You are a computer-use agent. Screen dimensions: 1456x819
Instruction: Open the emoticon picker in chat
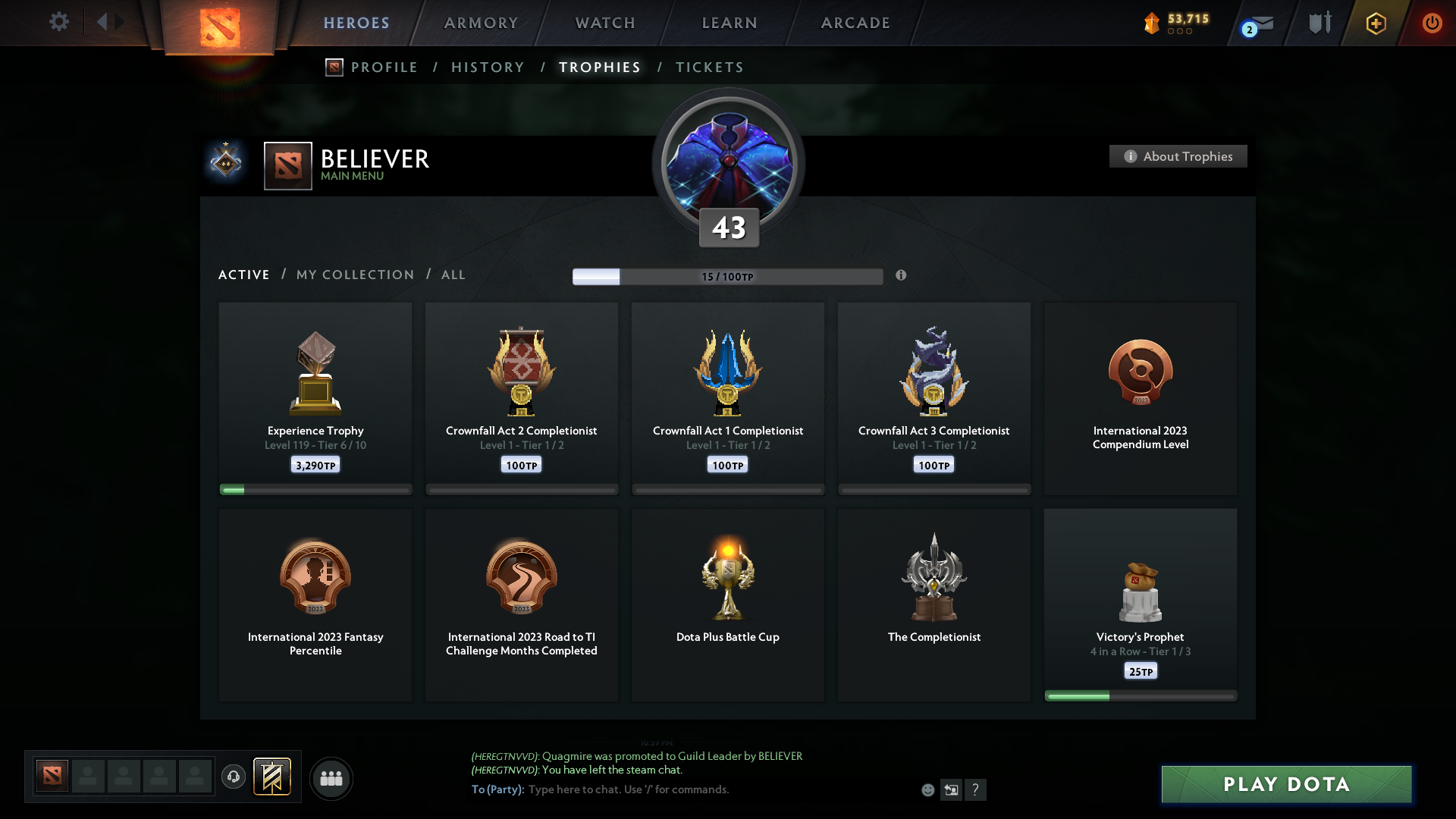tap(928, 789)
